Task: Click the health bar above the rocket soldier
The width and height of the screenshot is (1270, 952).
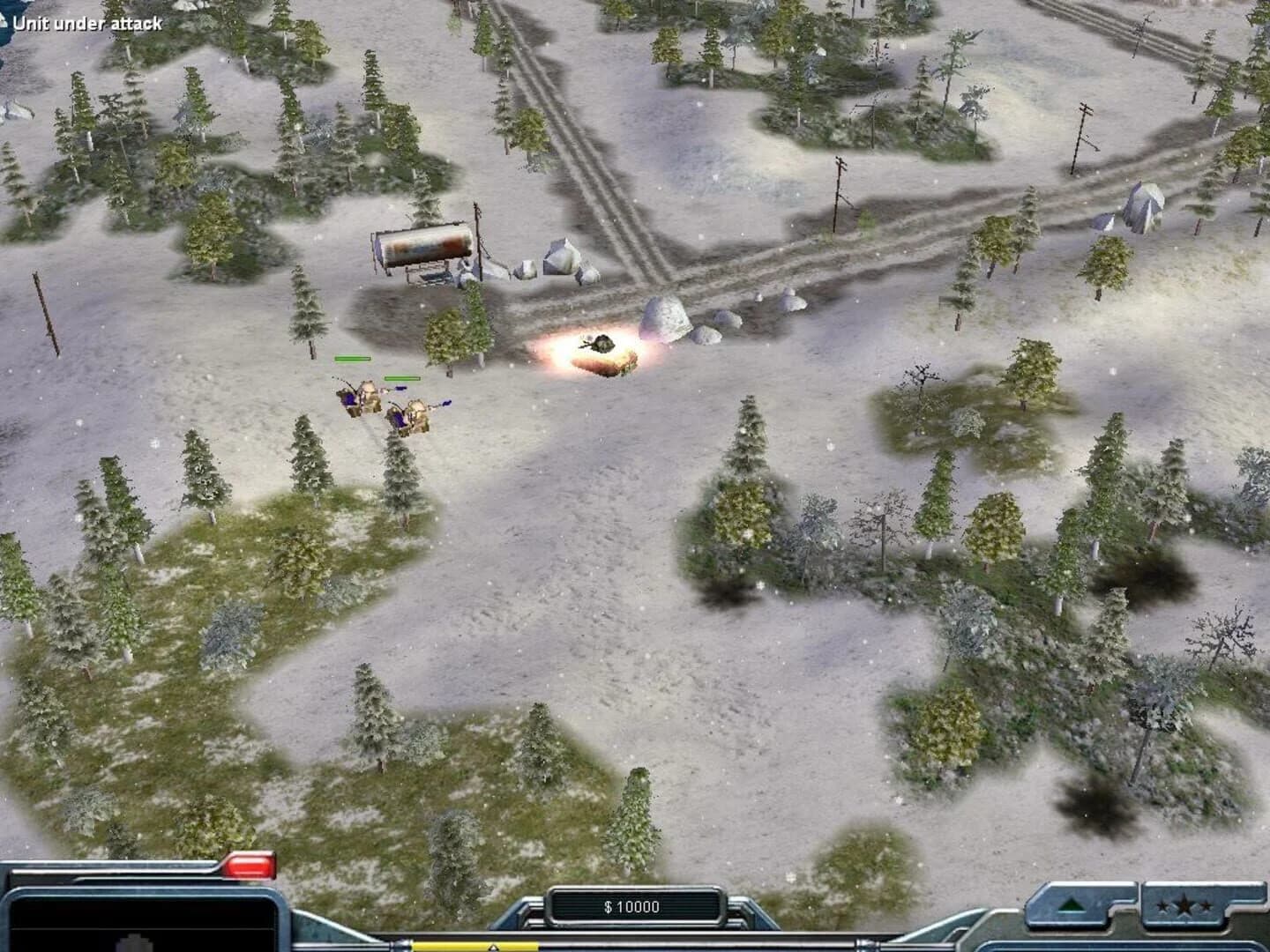Action: click(x=401, y=377)
